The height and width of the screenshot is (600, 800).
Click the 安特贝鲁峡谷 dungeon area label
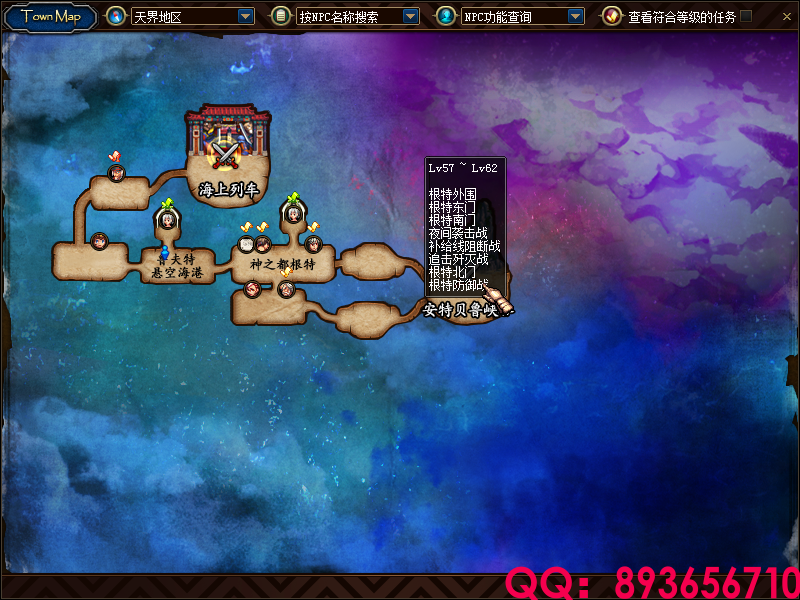click(460, 310)
